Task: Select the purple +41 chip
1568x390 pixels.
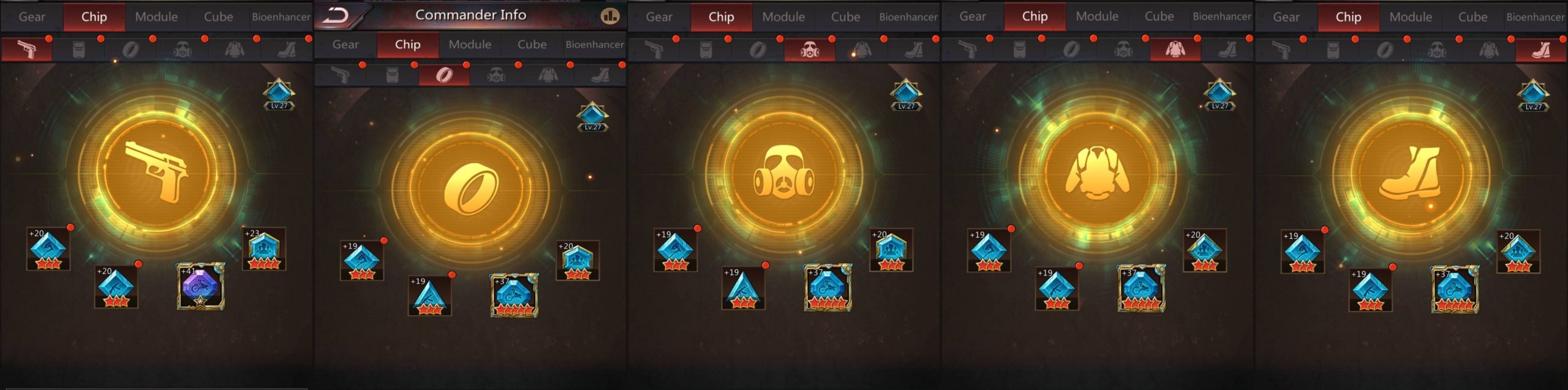Action: click(x=201, y=286)
